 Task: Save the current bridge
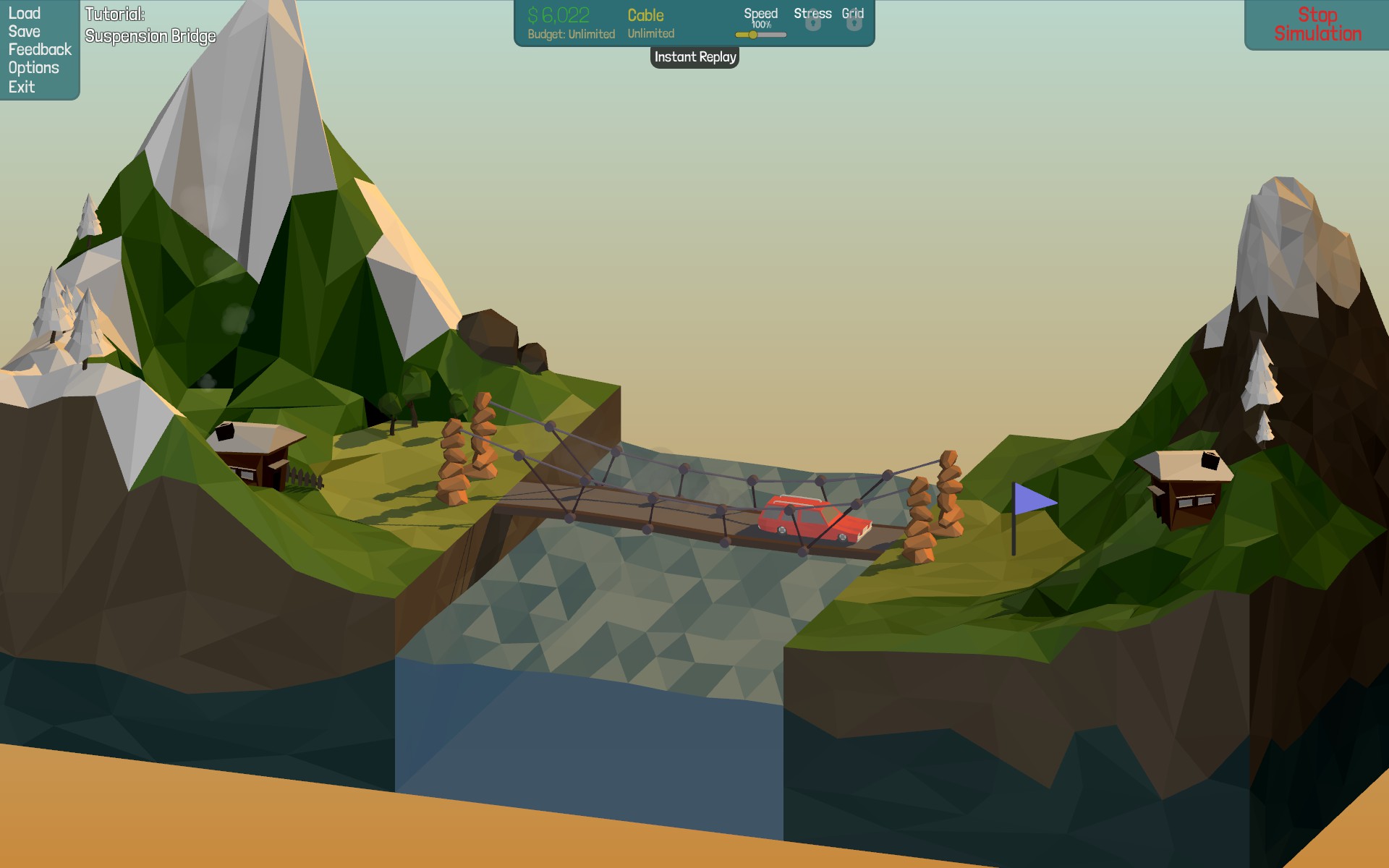coord(25,32)
